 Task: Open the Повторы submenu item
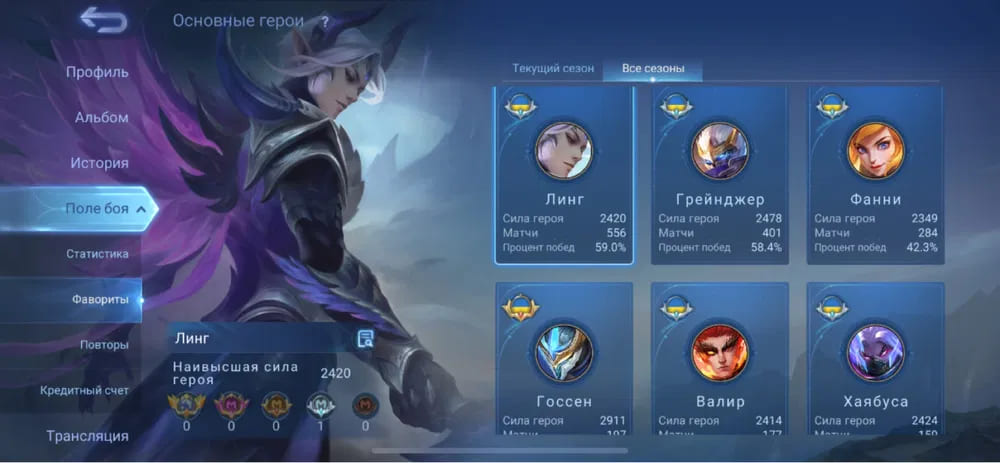point(103,345)
